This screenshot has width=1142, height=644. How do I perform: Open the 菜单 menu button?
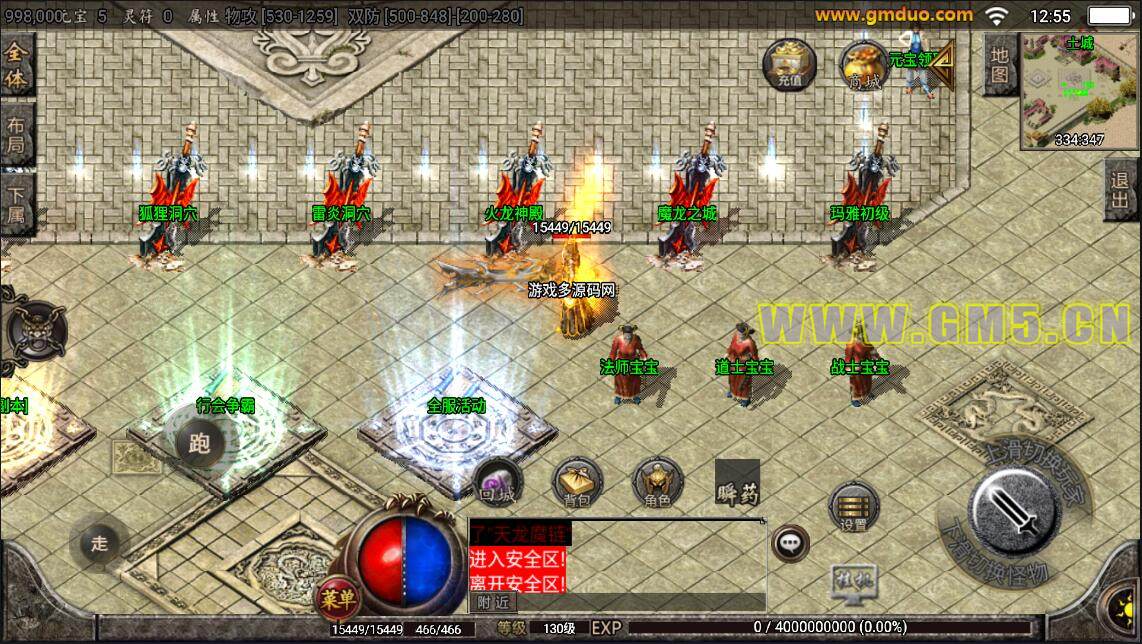pyautogui.click(x=338, y=597)
